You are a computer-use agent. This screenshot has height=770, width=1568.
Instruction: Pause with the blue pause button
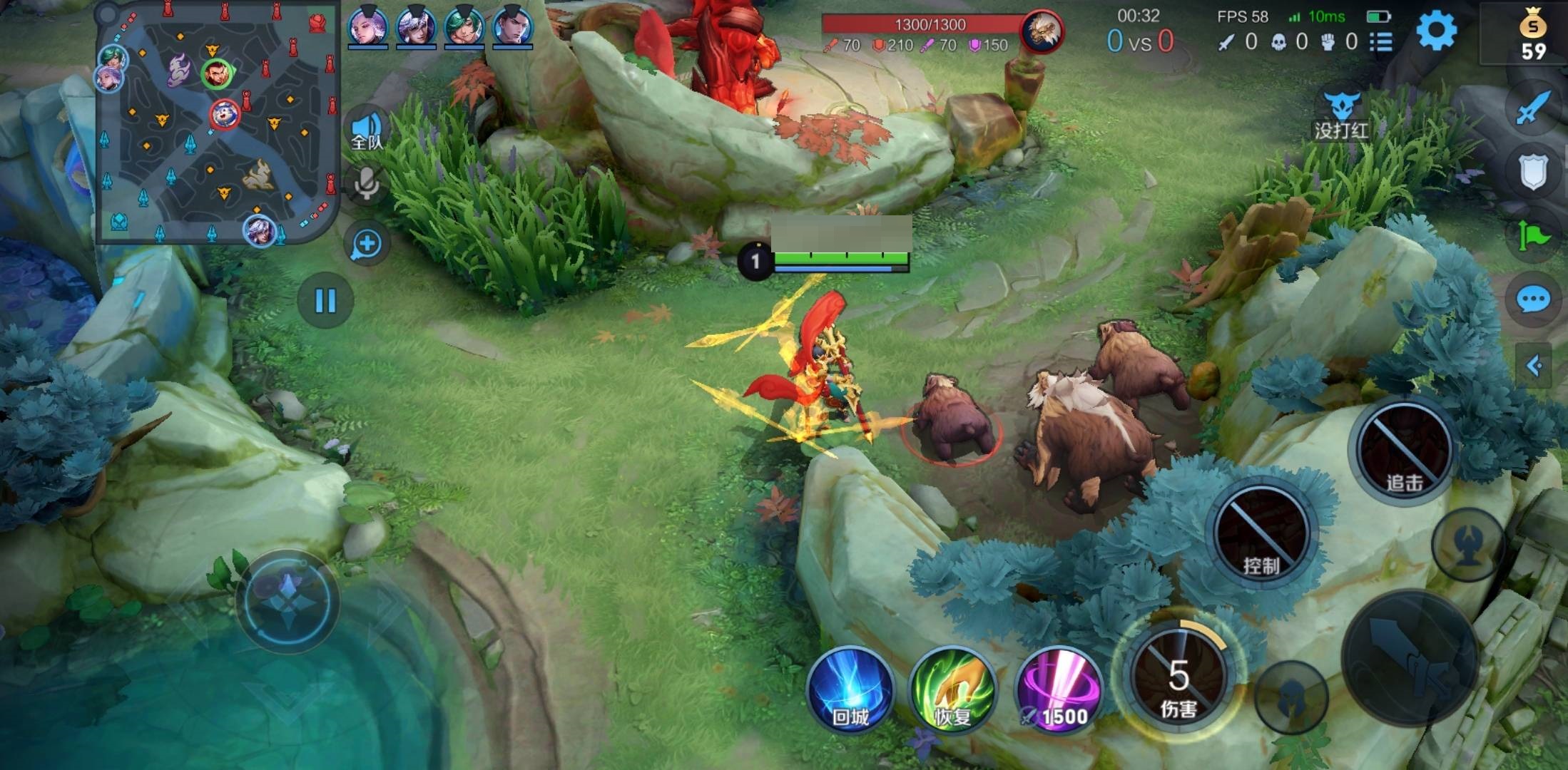click(x=325, y=301)
